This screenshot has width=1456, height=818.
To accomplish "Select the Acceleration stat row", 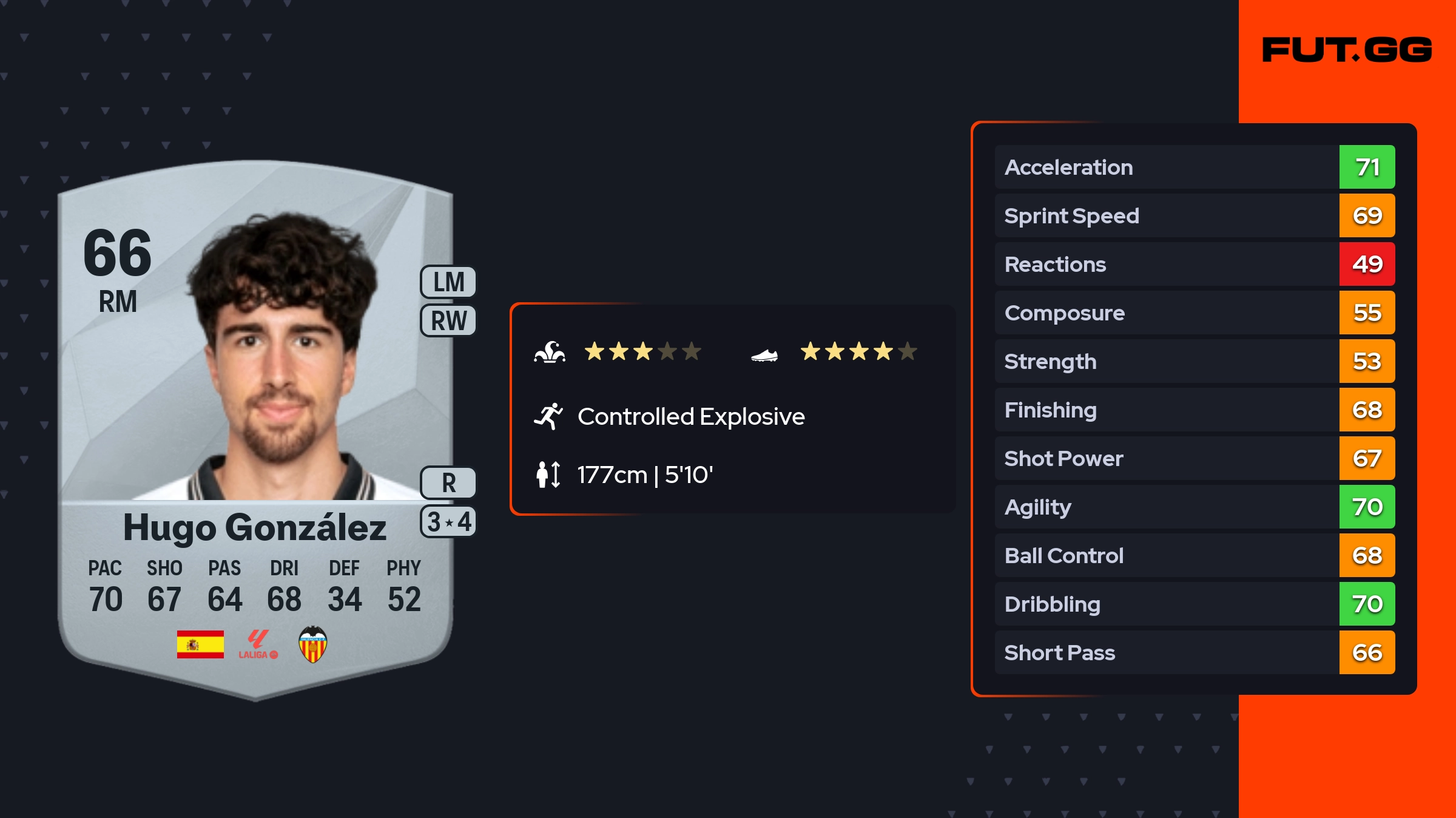I will coord(1194,167).
